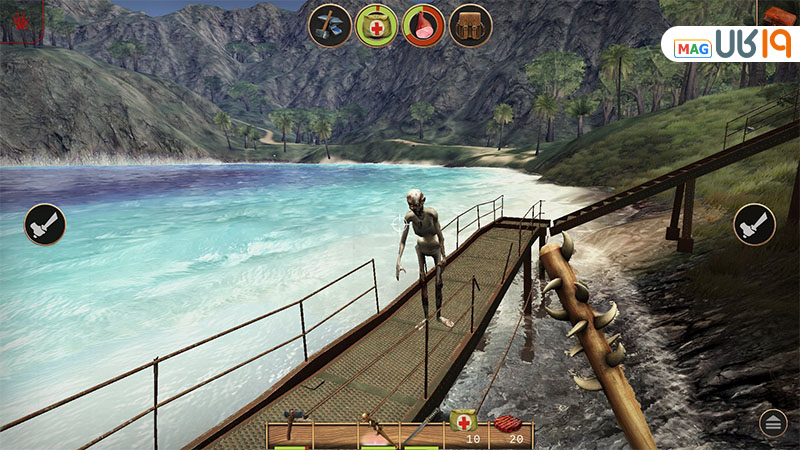Open the crafting menu with hammer and anvil

[x=329, y=25]
